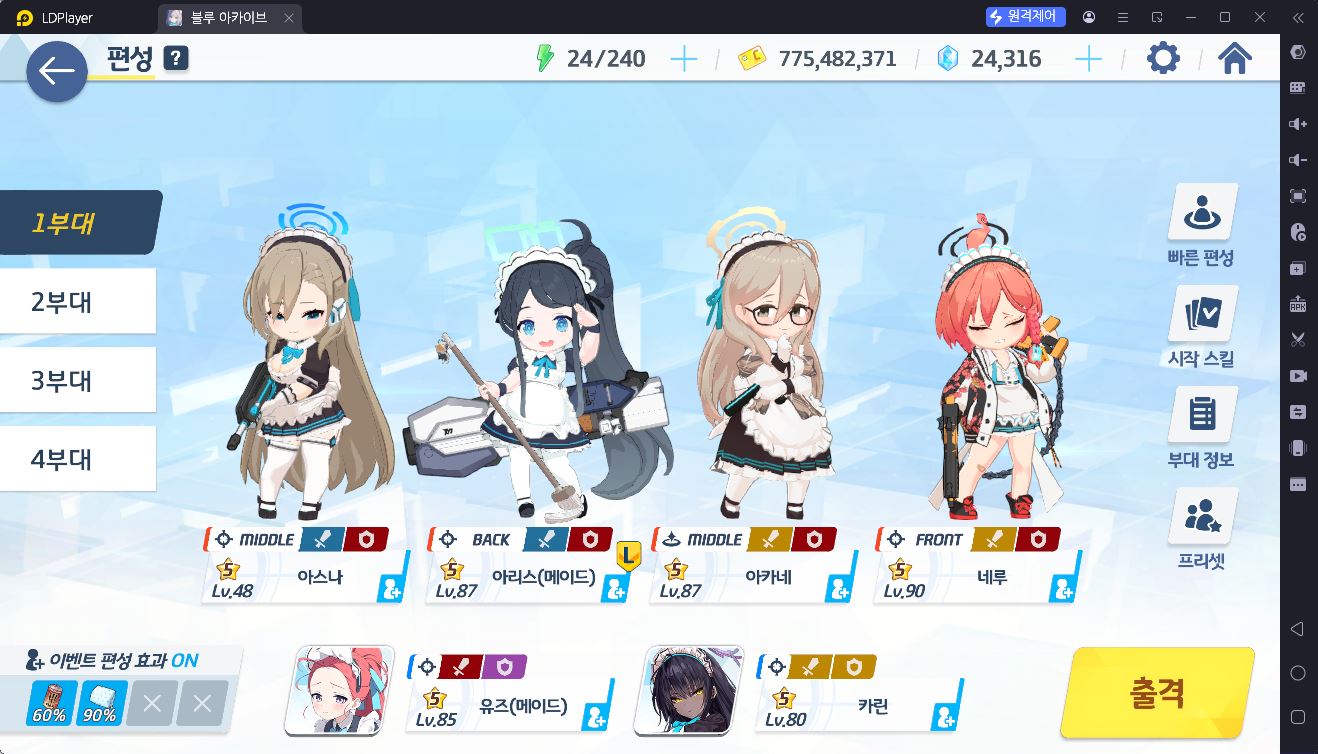
Task: Switch to the 4부대 tab
Action: [78, 459]
